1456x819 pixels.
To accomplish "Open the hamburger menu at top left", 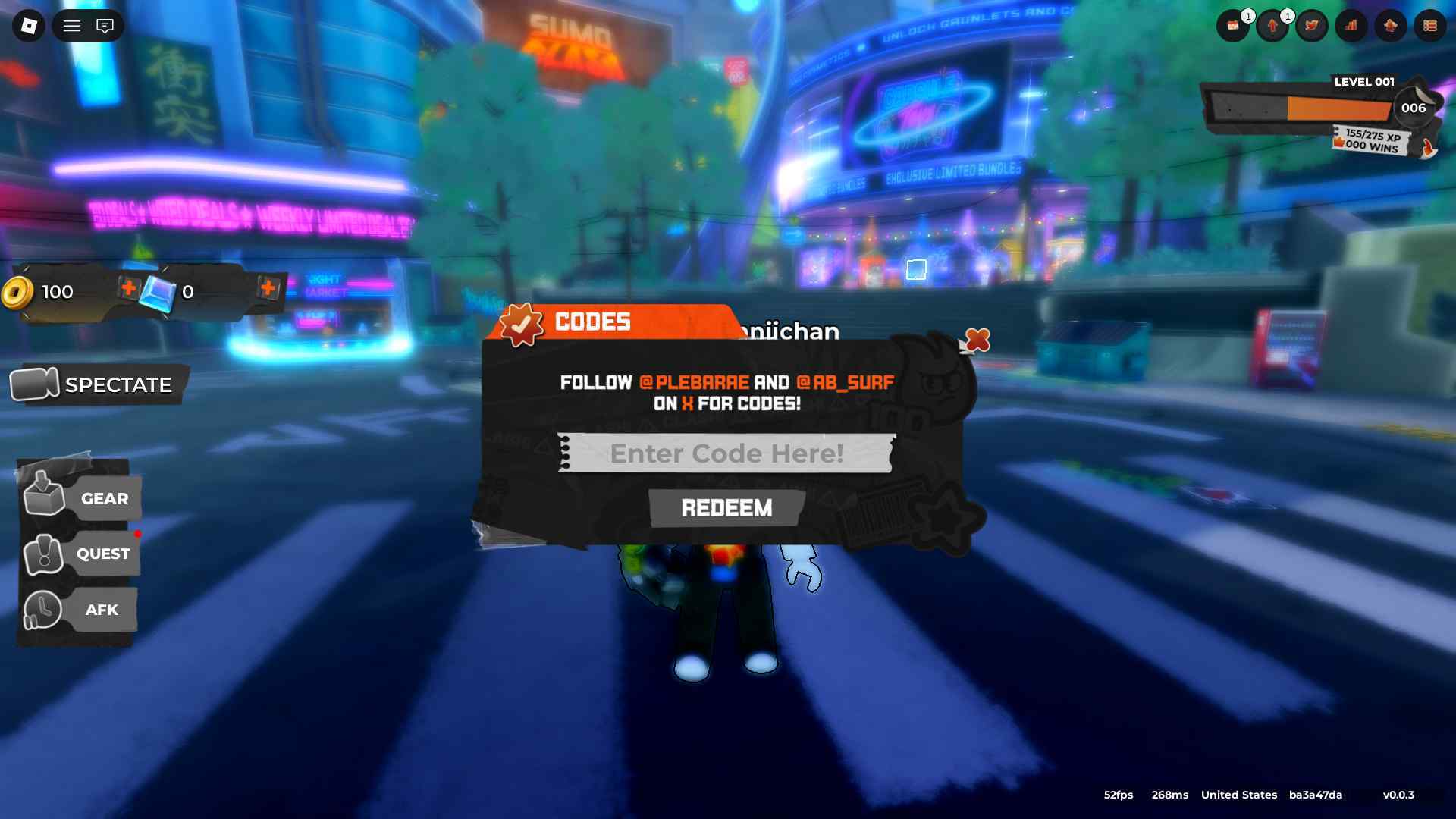I will [x=73, y=25].
